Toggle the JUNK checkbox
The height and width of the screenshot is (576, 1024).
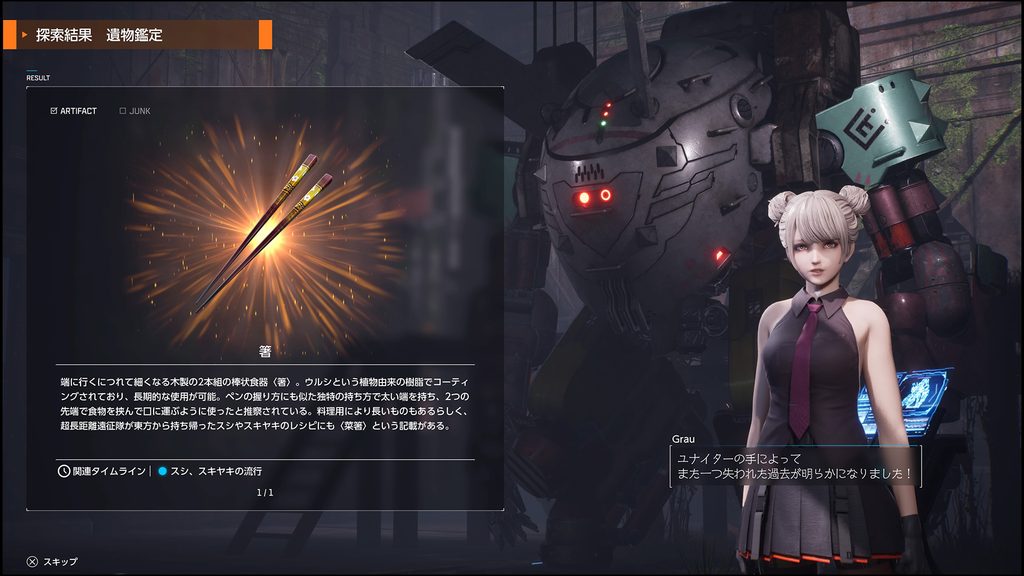tap(123, 111)
